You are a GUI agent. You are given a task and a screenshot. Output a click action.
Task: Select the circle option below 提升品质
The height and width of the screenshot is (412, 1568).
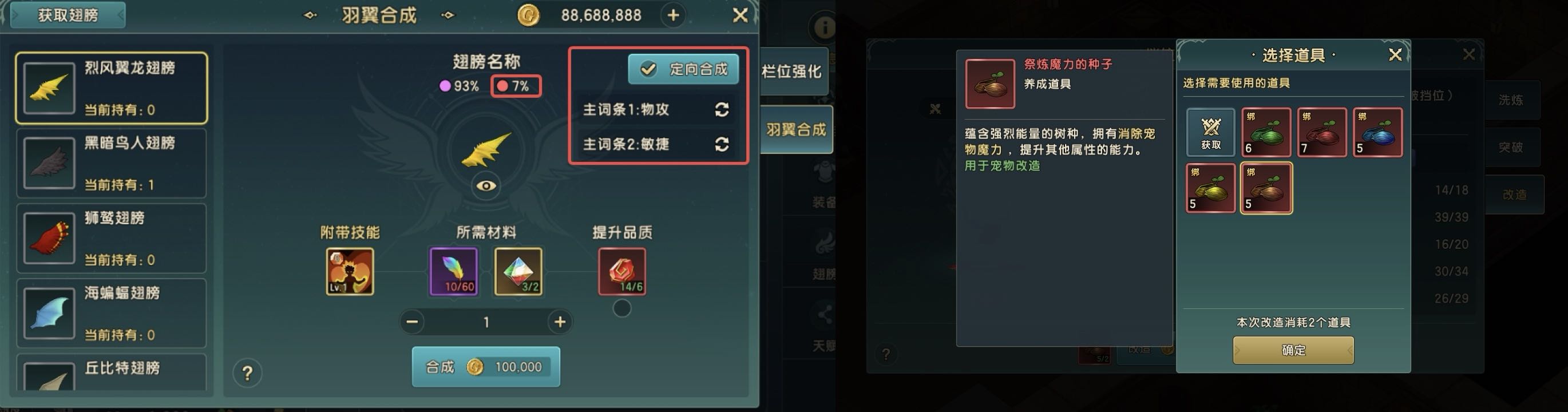tap(622, 308)
